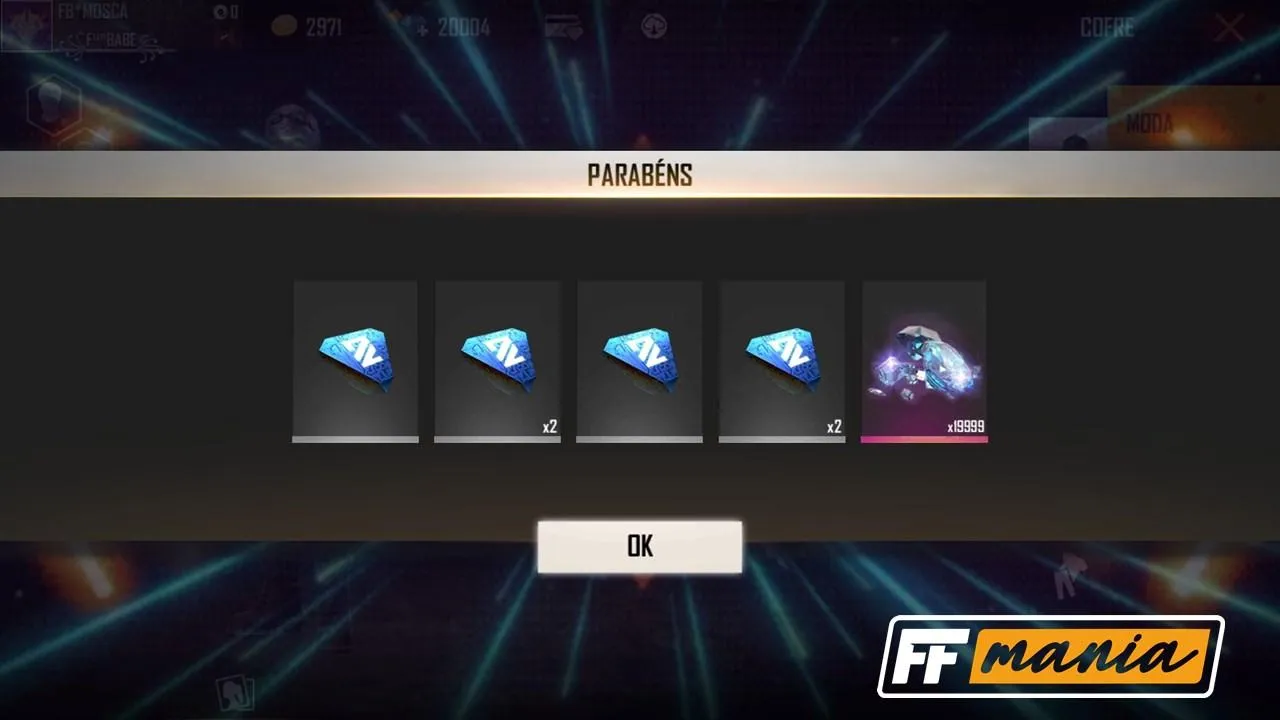Click the middle voucher reward thumbnail
The height and width of the screenshot is (720, 1280).
[x=639, y=360]
